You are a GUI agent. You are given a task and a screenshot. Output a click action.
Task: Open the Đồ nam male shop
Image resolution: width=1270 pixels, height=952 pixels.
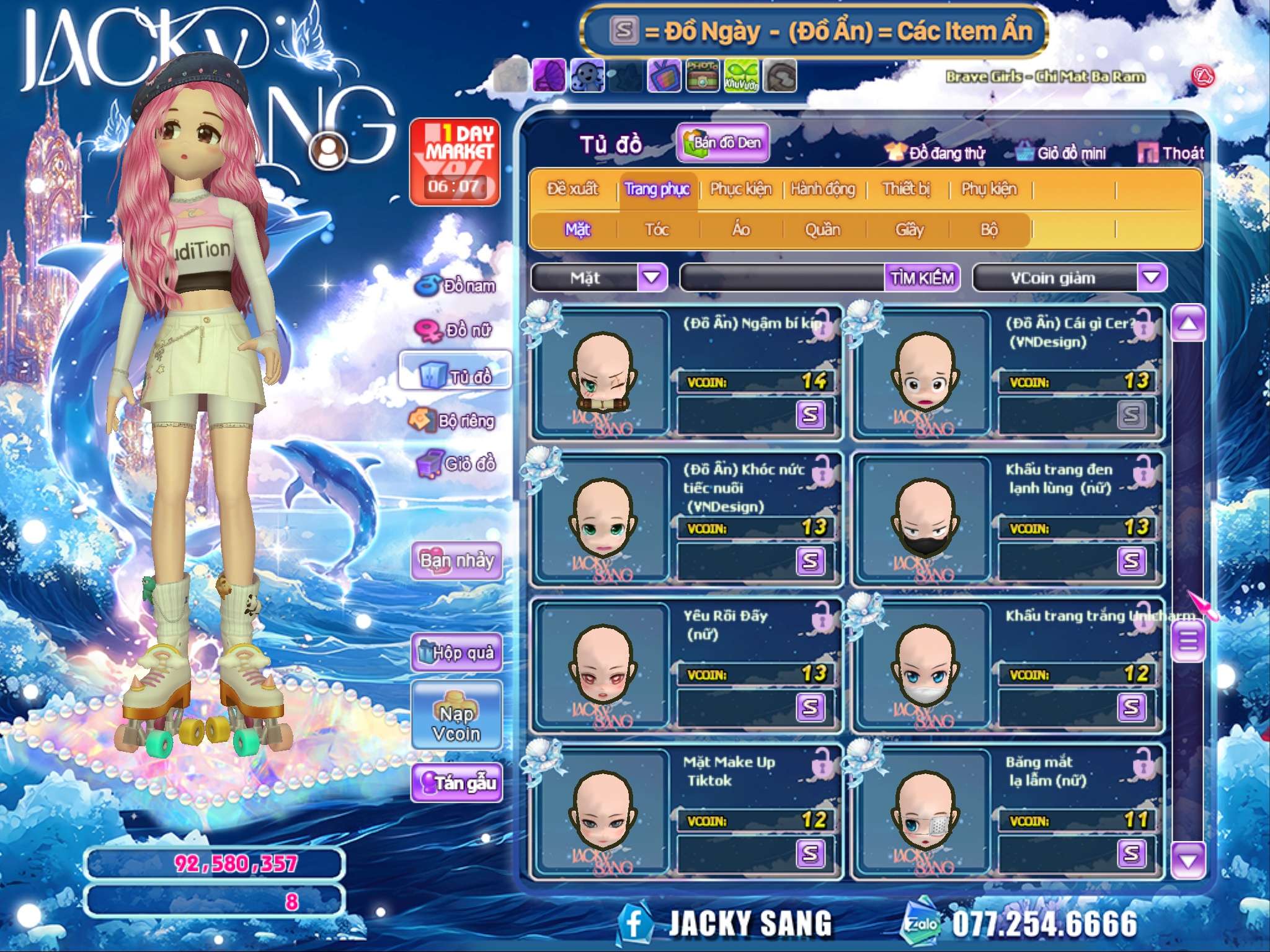[457, 286]
